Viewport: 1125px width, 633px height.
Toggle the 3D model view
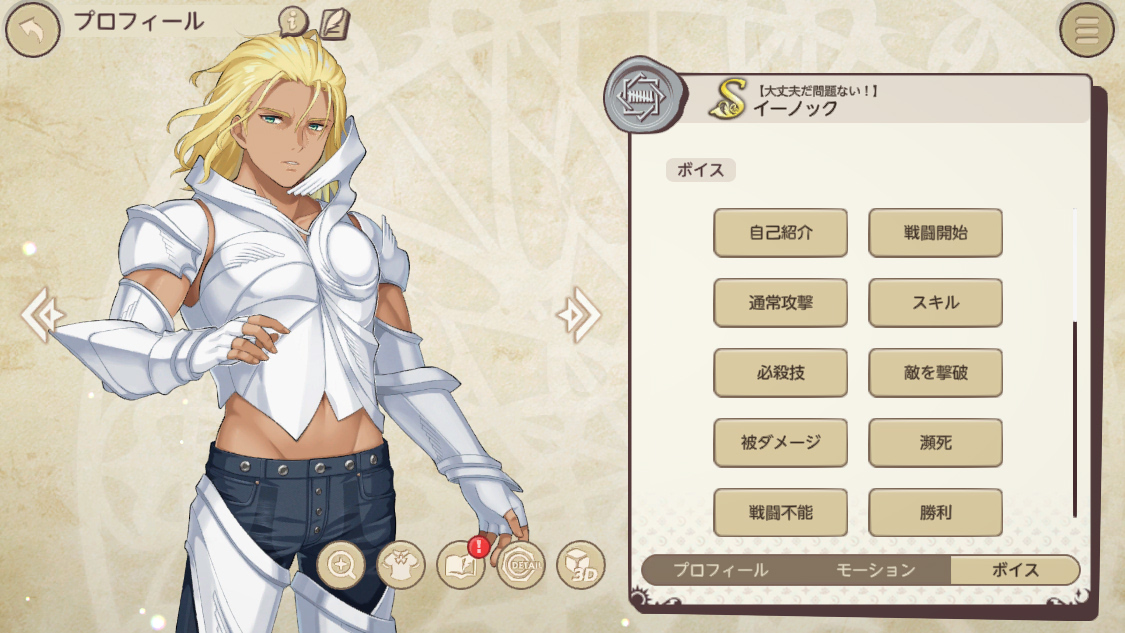click(x=581, y=566)
